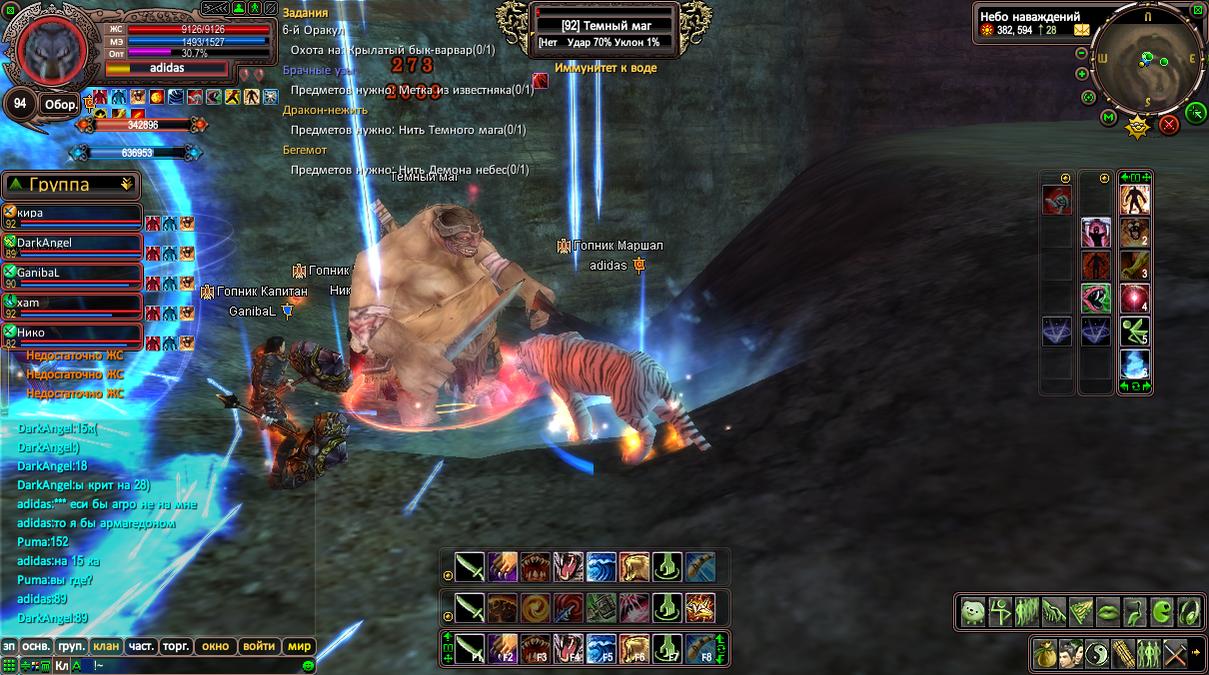
Task: Click the green lips emote icon
Action: (1108, 611)
